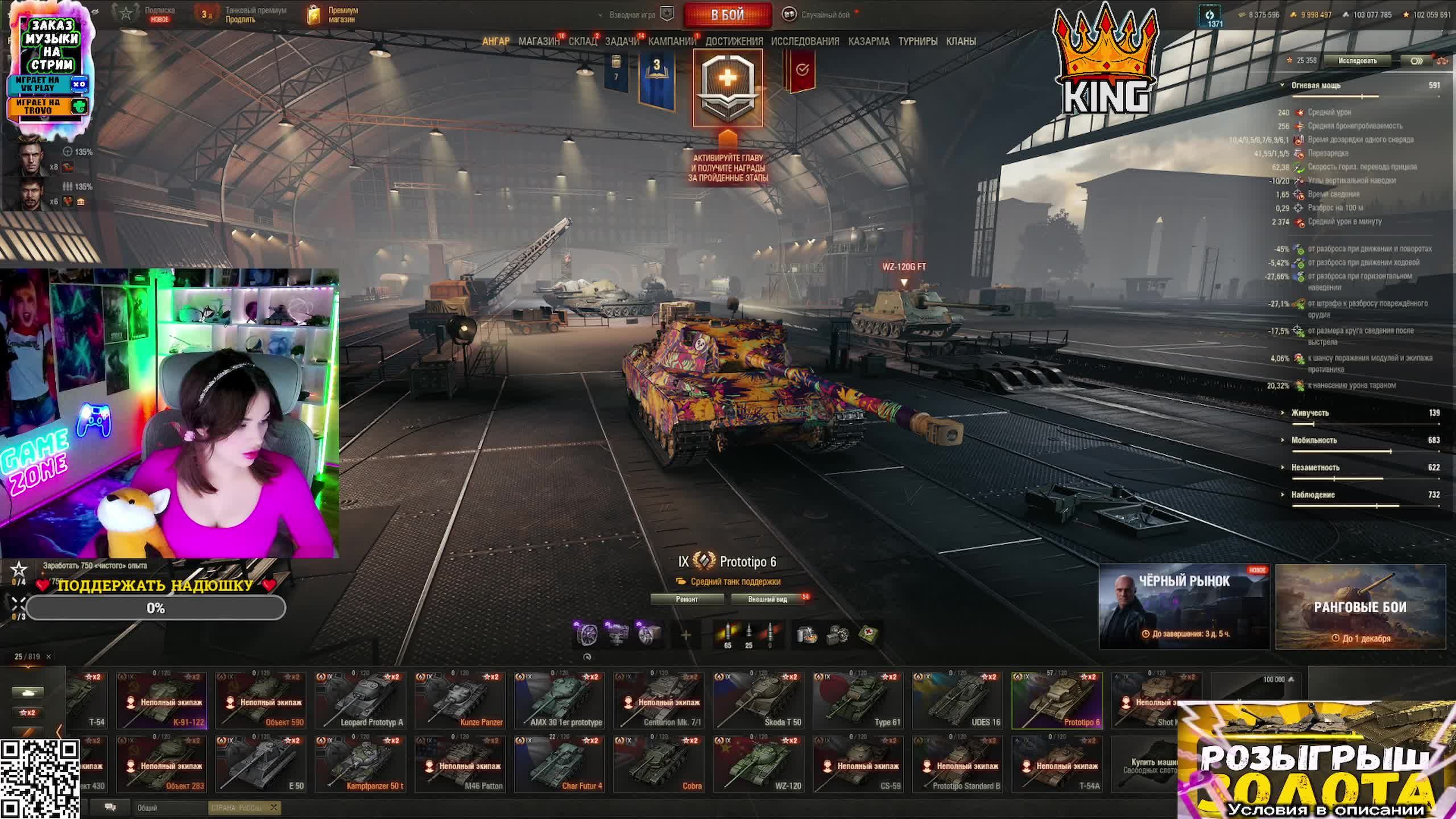Select the Leopard Prototyp A tank
The image size is (1456, 819).
[x=360, y=701]
